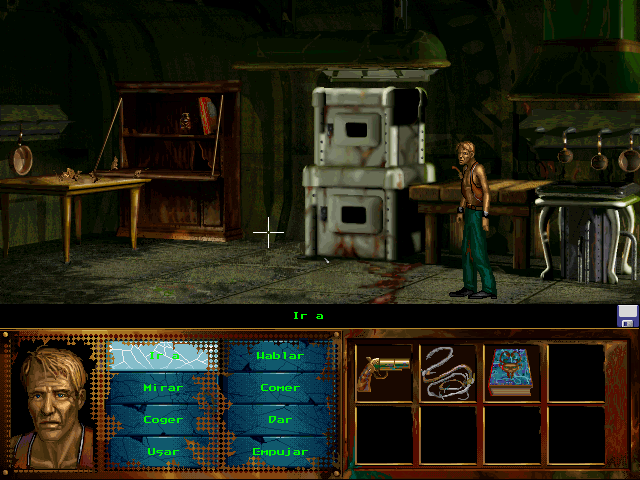Activate the "Usar" verb
Viewport: 640px width, 480px height.
[163, 451]
